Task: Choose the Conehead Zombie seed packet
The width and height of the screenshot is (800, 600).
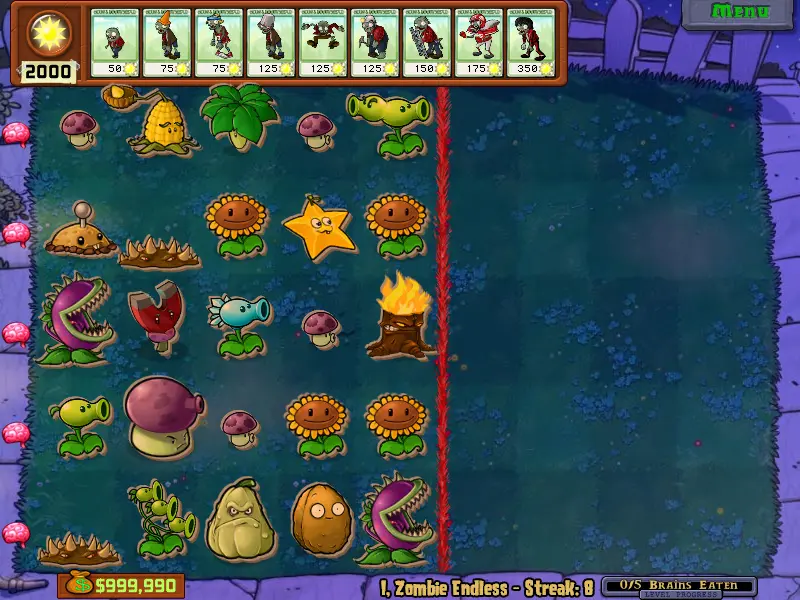Action: click(x=166, y=42)
